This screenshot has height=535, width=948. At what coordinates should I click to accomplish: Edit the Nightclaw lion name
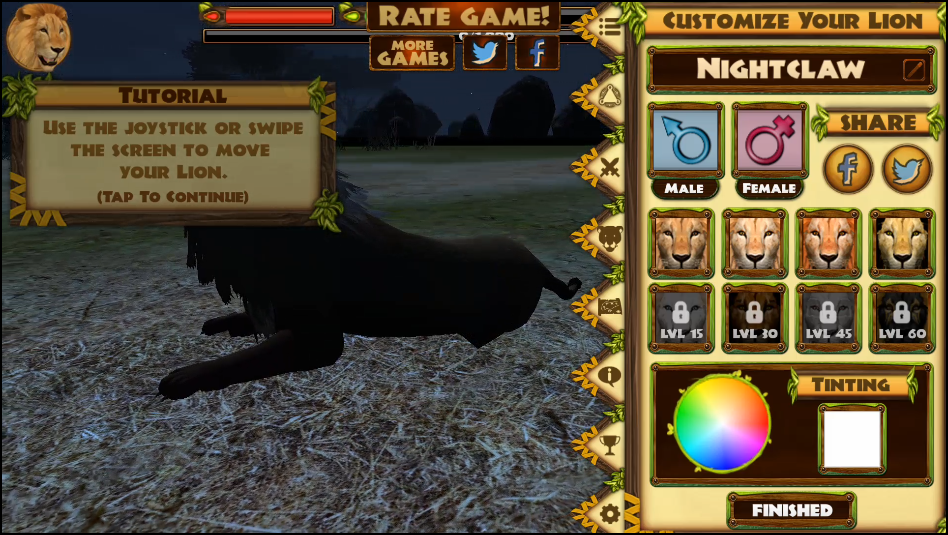pos(914,69)
